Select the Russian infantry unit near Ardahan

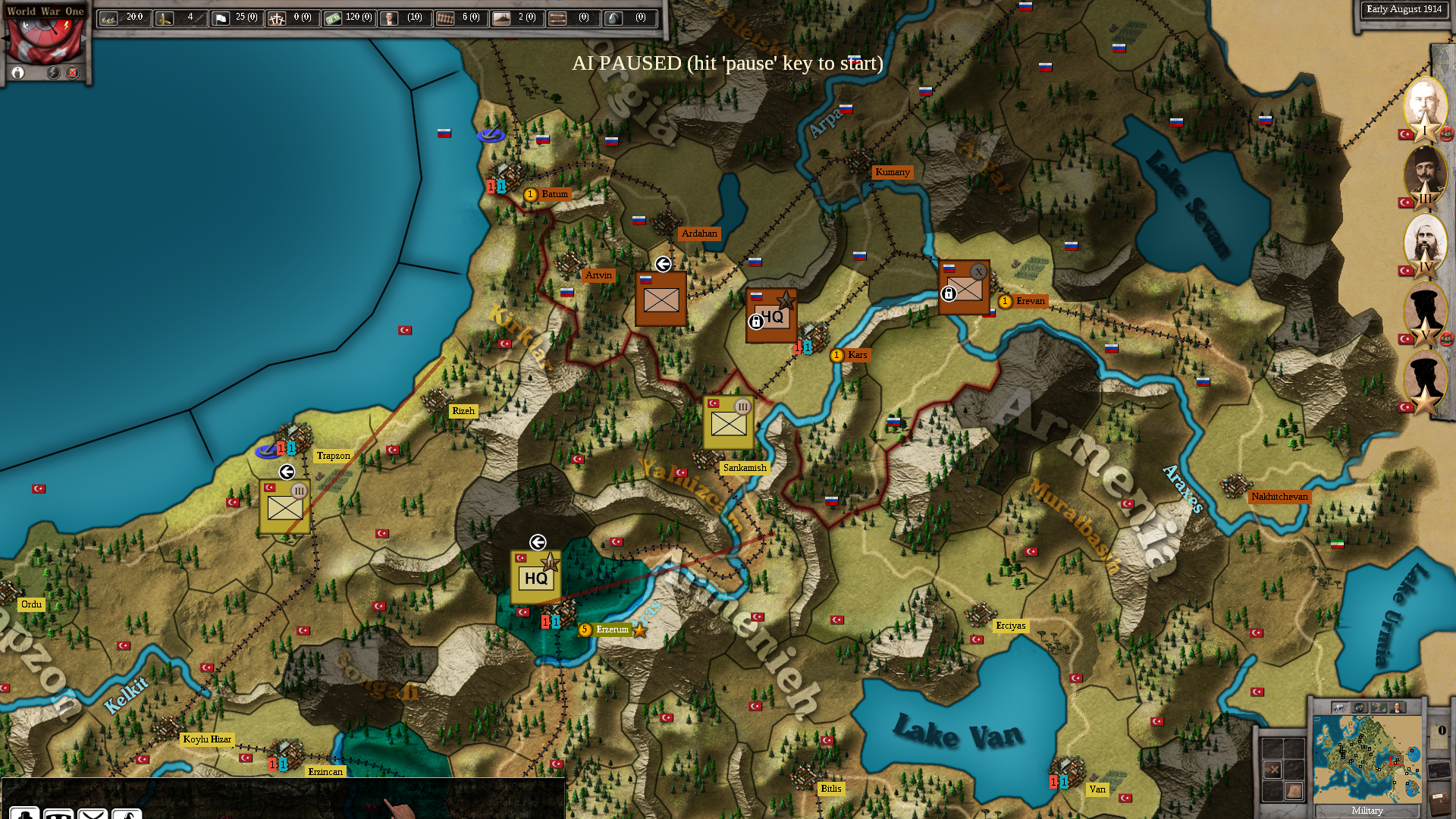661,300
